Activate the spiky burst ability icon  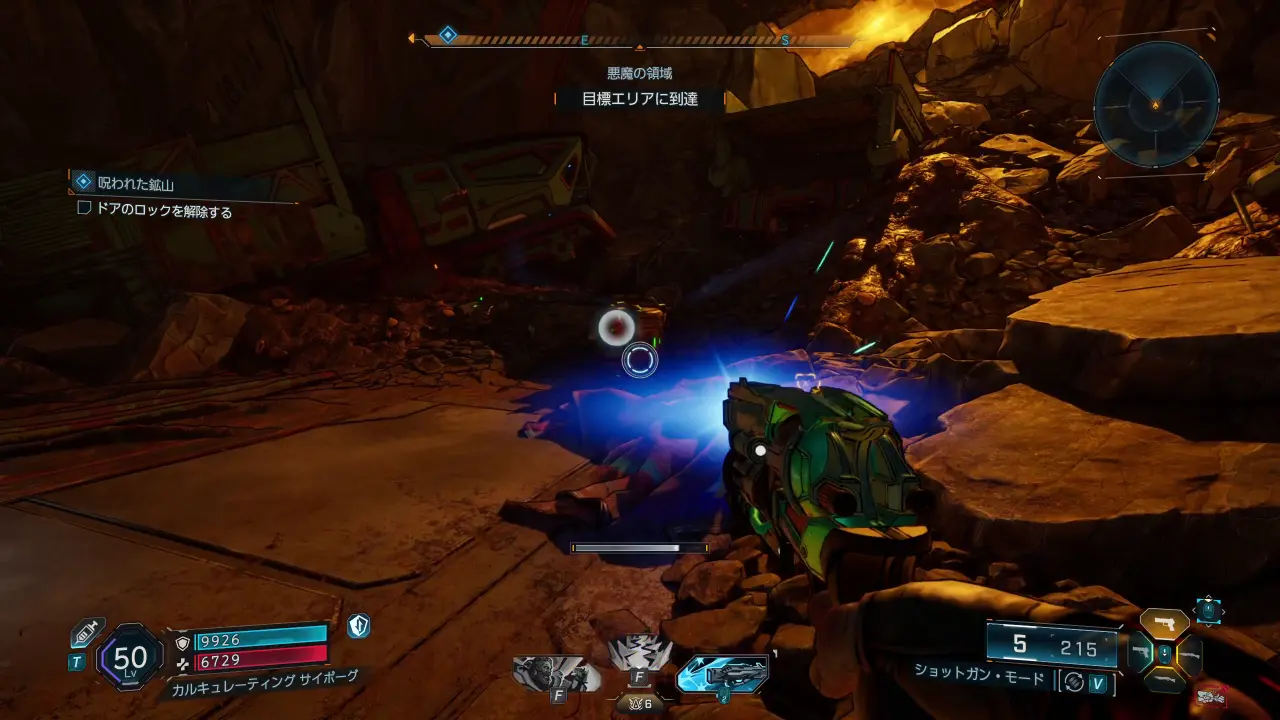tap(640, 656)
